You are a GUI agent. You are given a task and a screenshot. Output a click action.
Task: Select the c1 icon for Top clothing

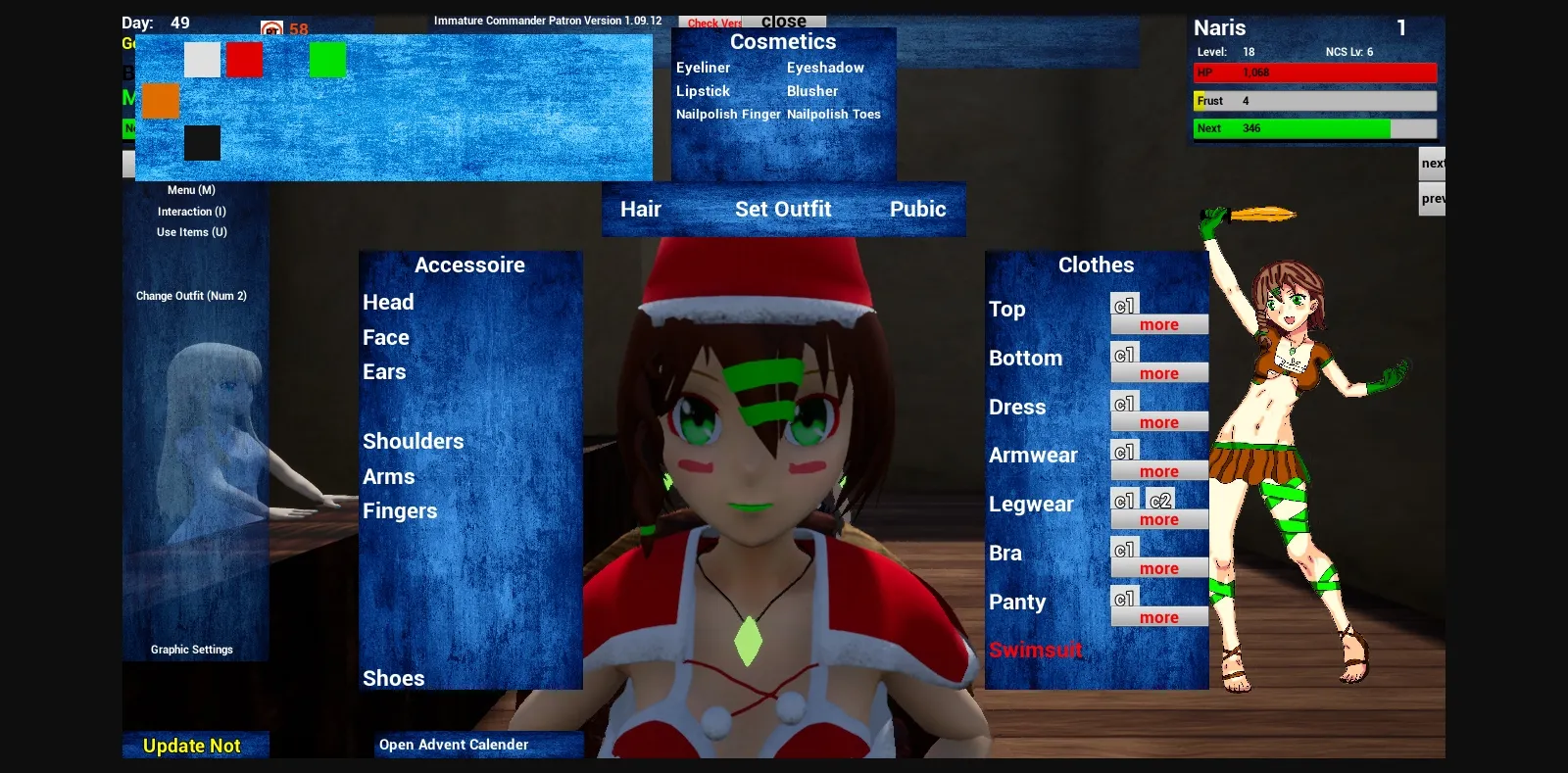tap(1123, 305)
